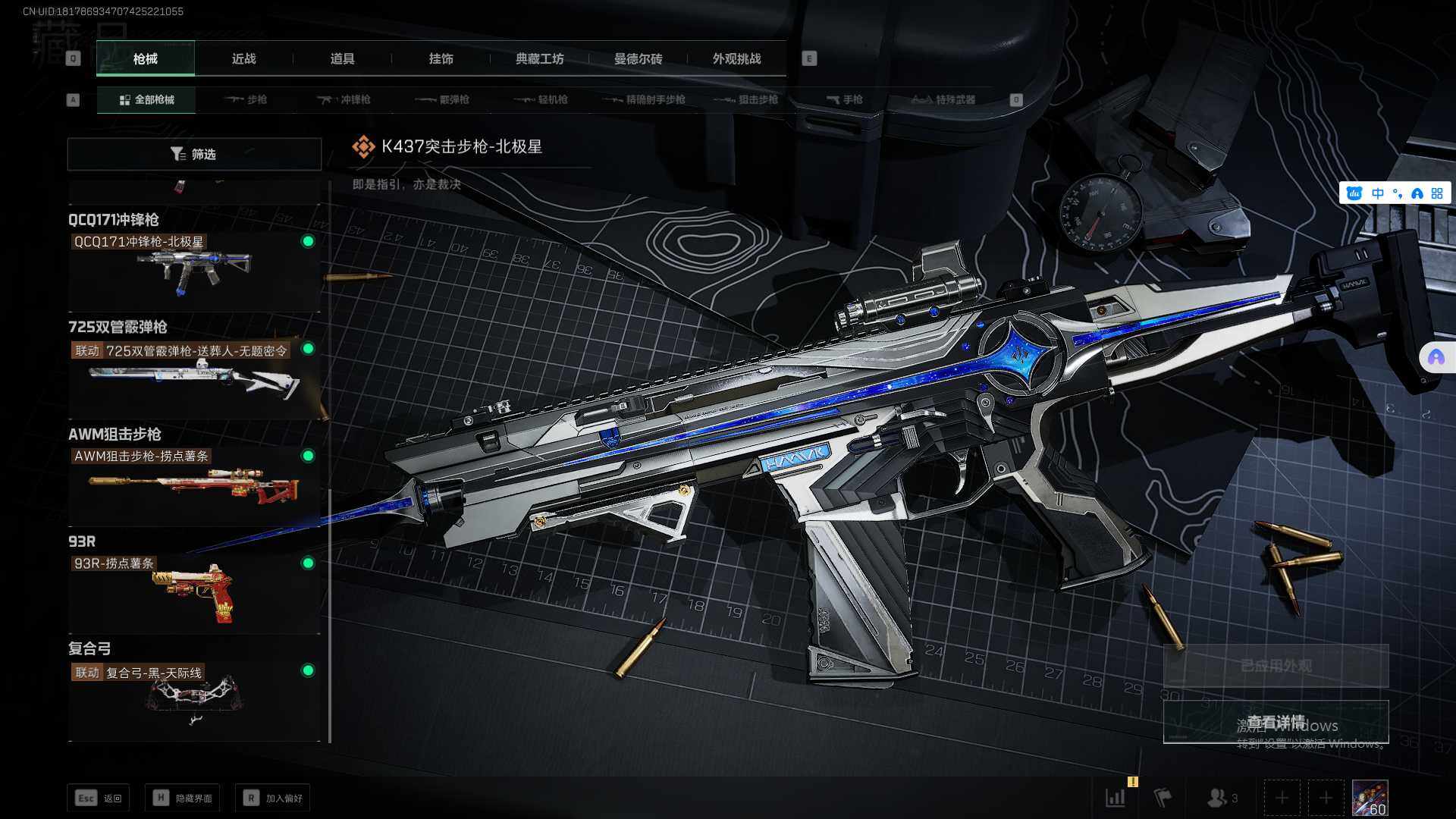Go to the 典藏工坊 tab

[539, 59]
